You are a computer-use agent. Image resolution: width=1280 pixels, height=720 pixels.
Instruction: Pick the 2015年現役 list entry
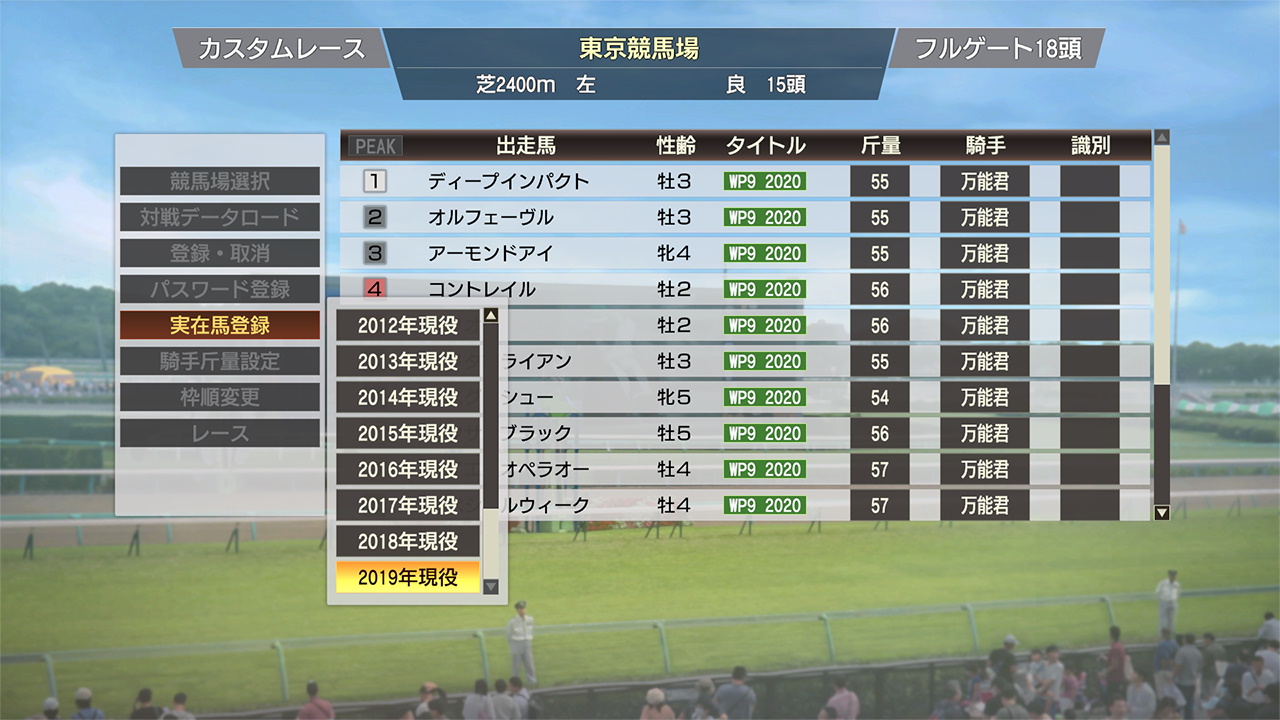click(408, 433)
